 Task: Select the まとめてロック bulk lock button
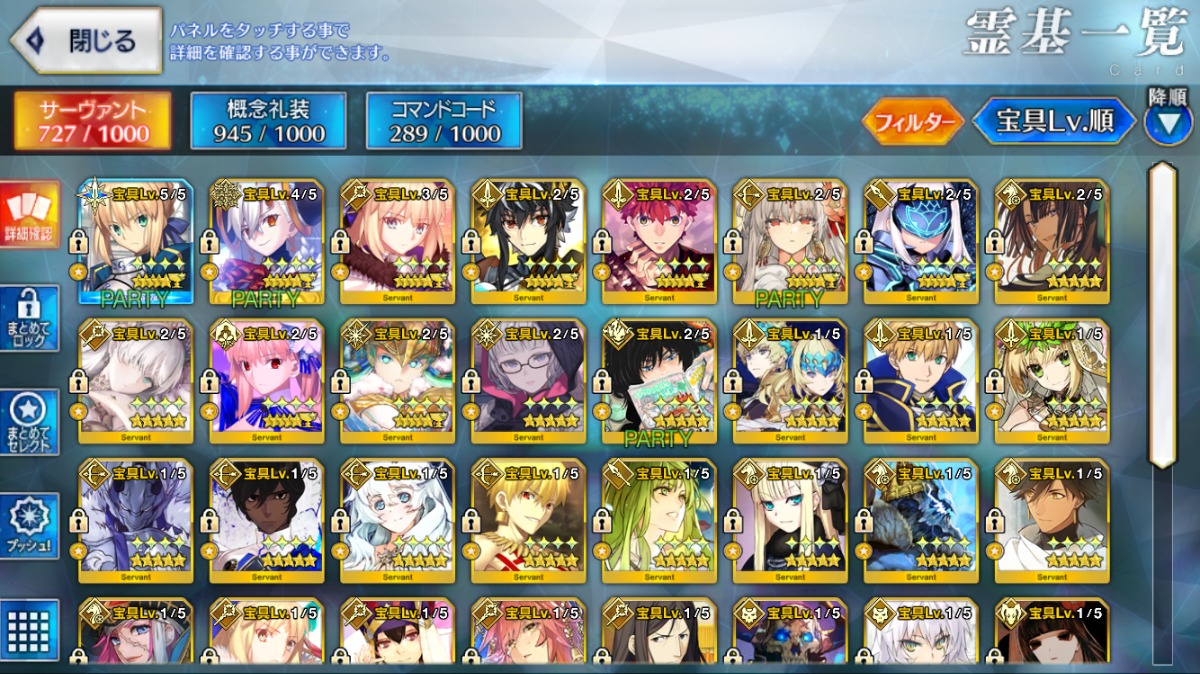click(x=30, y=319)
